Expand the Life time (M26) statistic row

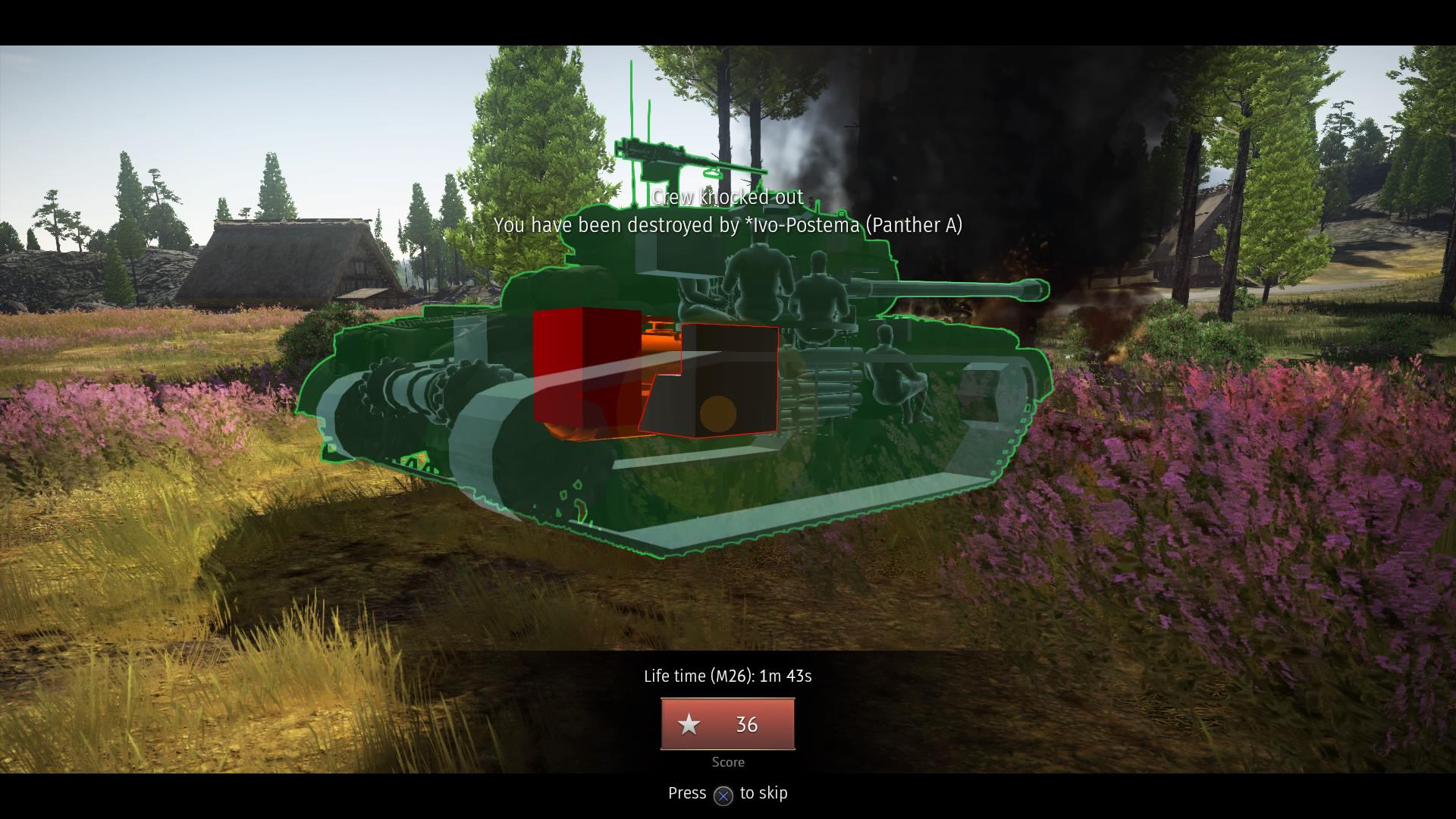[x=726, y=676]
